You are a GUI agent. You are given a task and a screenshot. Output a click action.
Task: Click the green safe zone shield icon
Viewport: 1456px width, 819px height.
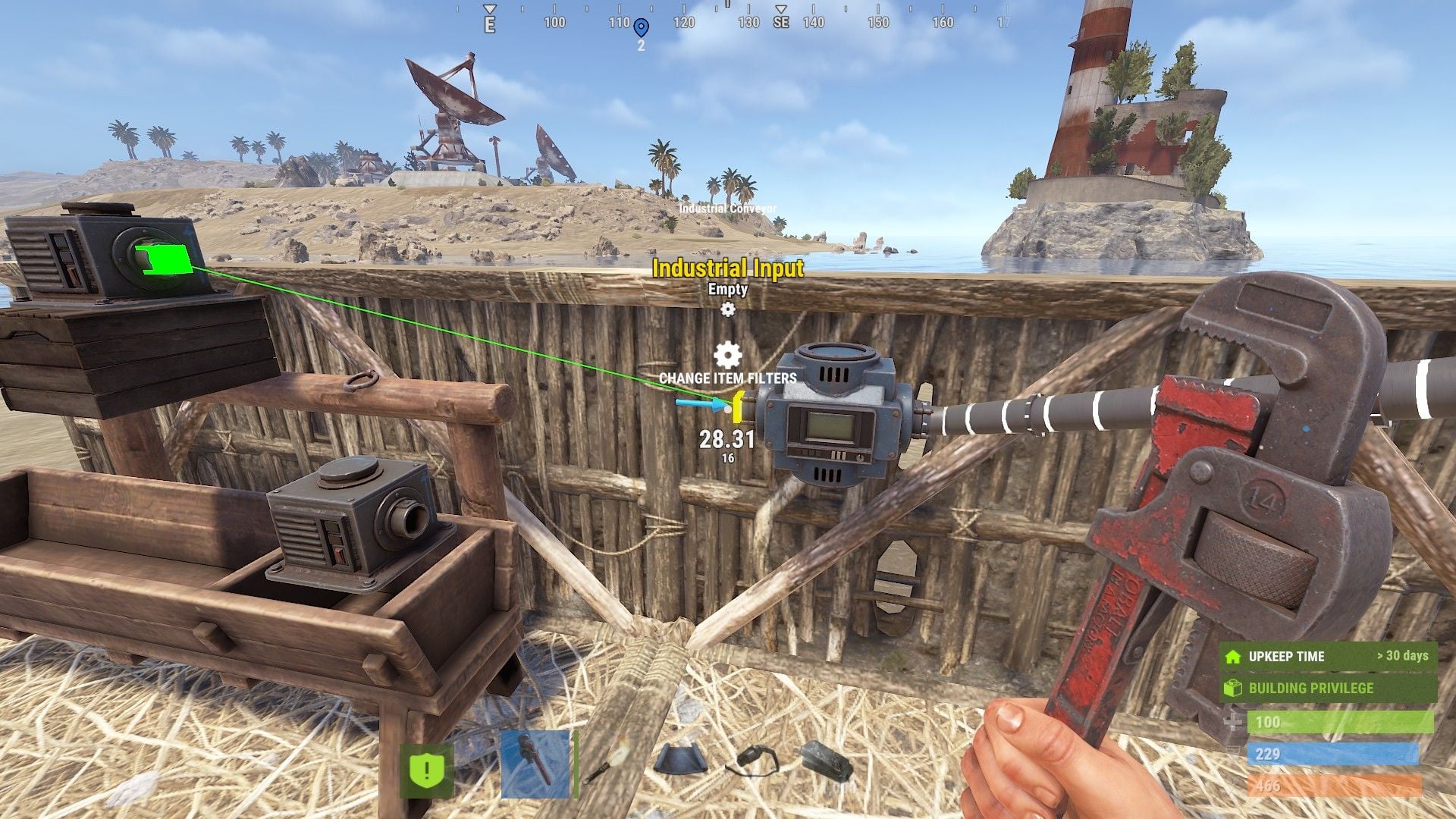tap(426, 770)
